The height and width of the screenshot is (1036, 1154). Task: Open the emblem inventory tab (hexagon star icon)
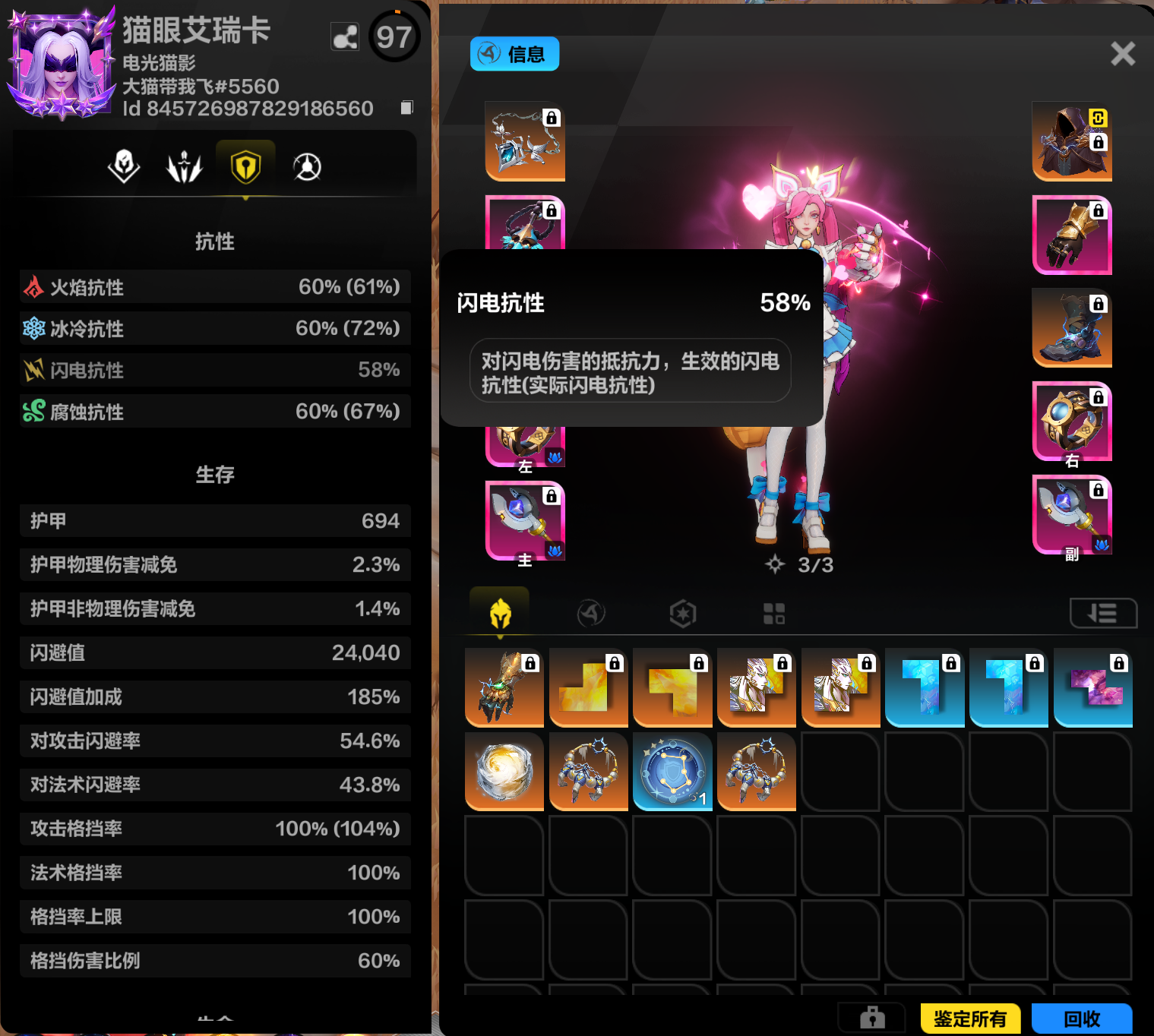click(682, 612)
